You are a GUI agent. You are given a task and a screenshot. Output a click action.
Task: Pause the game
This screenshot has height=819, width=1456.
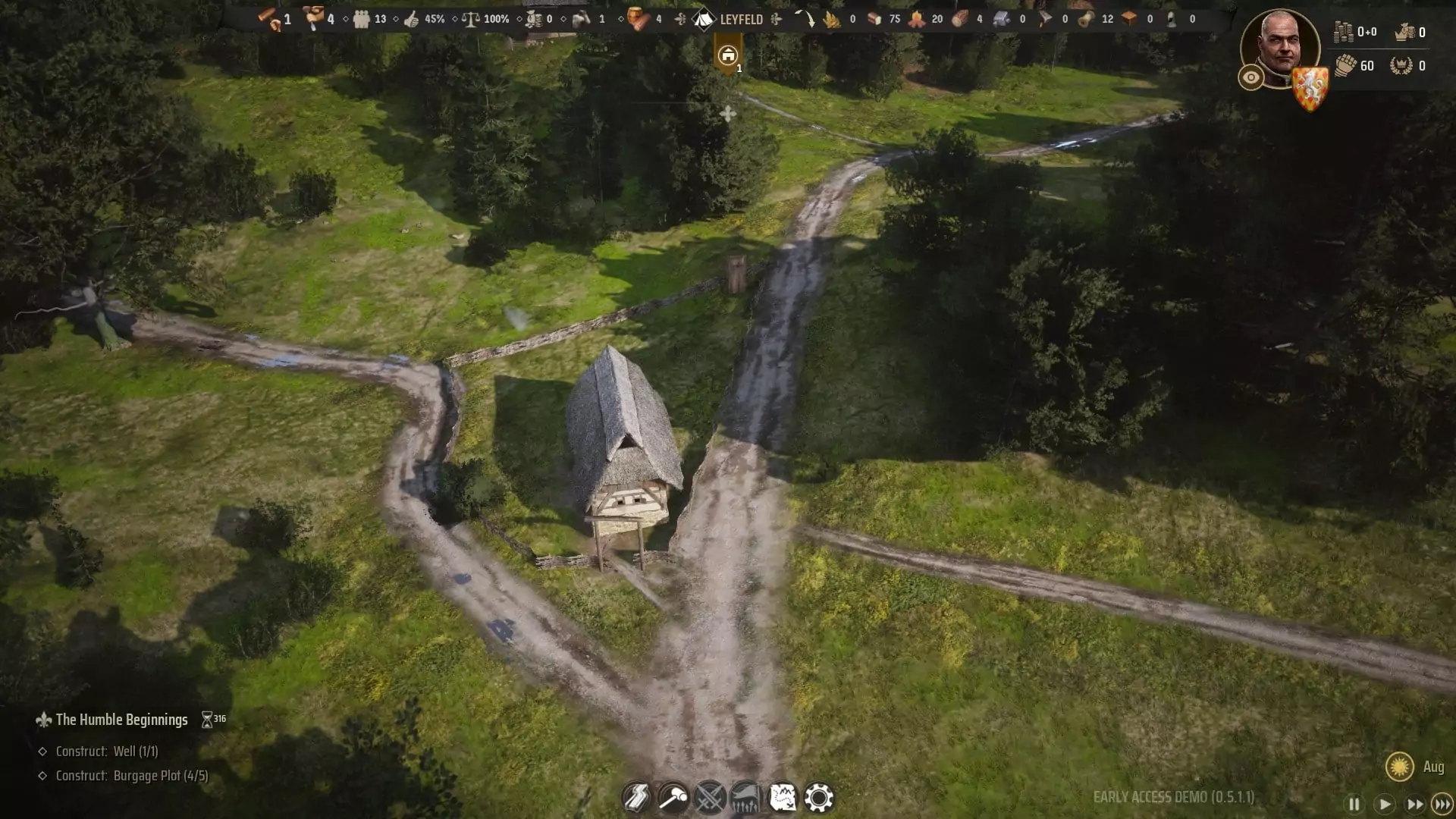point(1354,804)
